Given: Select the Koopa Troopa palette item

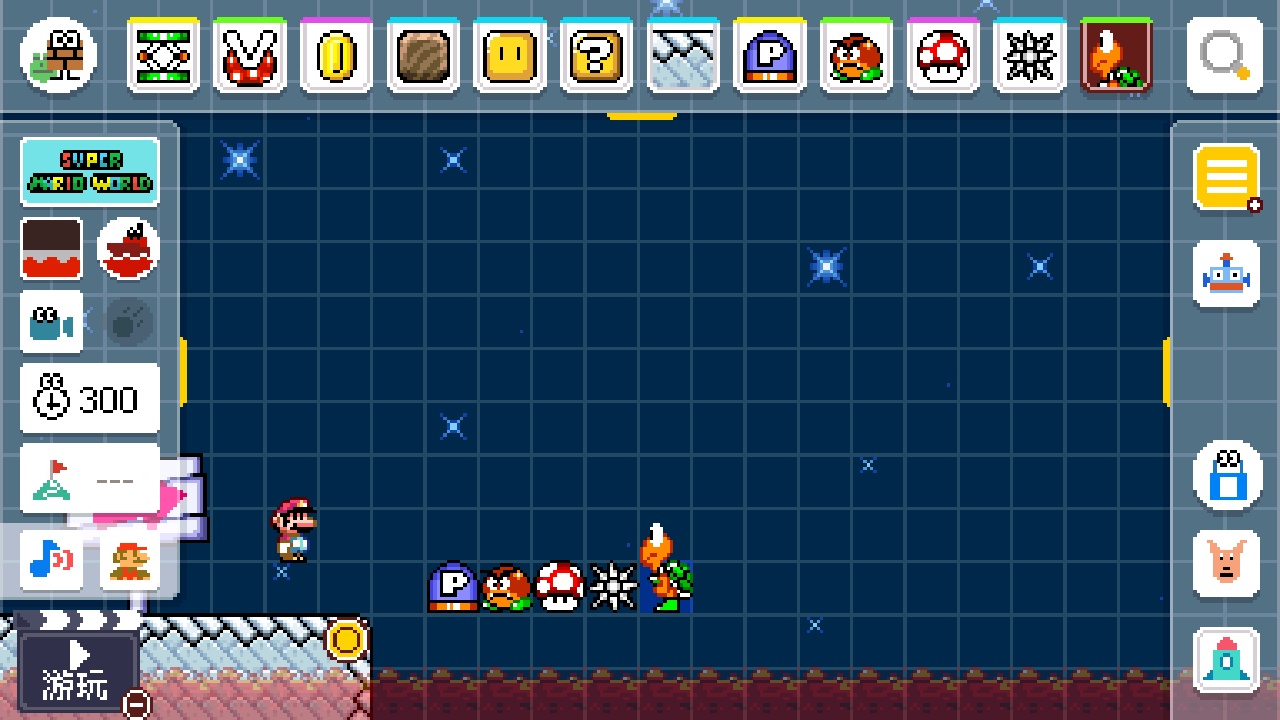Looking at the screenshot, I should (1116, 55).
